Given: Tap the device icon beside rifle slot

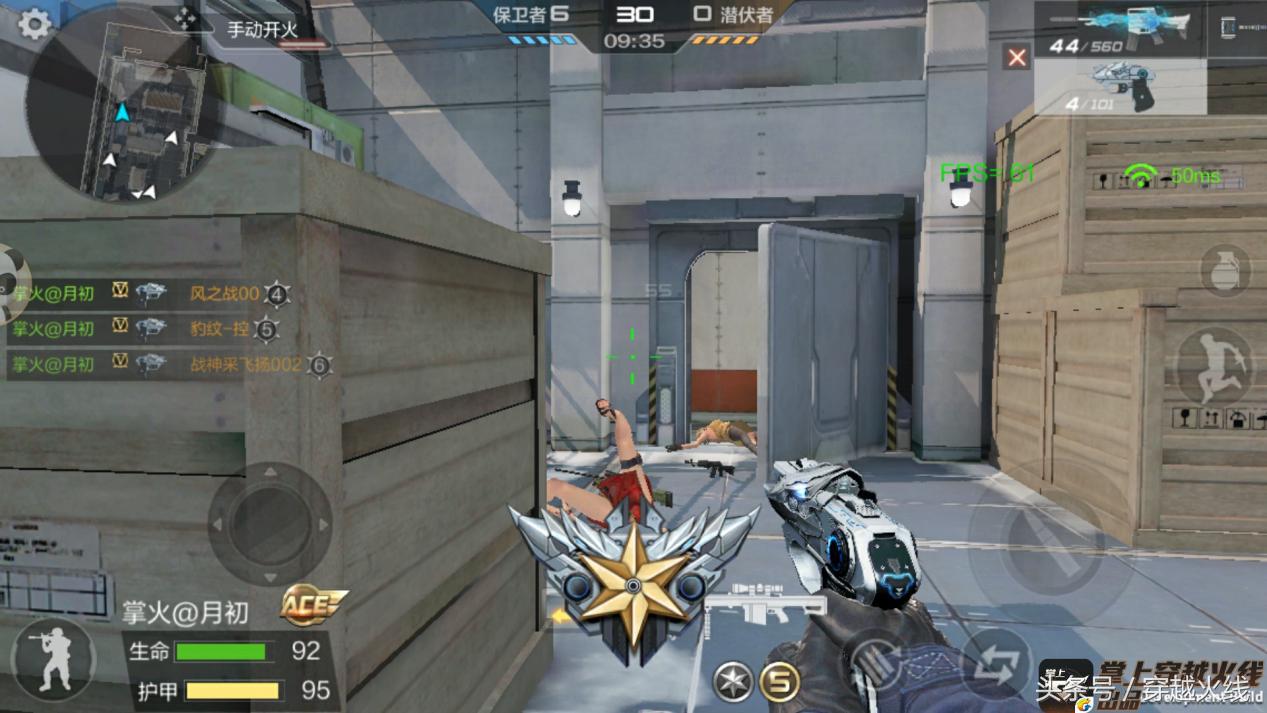Looking at the screenshot, I should 1229,29.
